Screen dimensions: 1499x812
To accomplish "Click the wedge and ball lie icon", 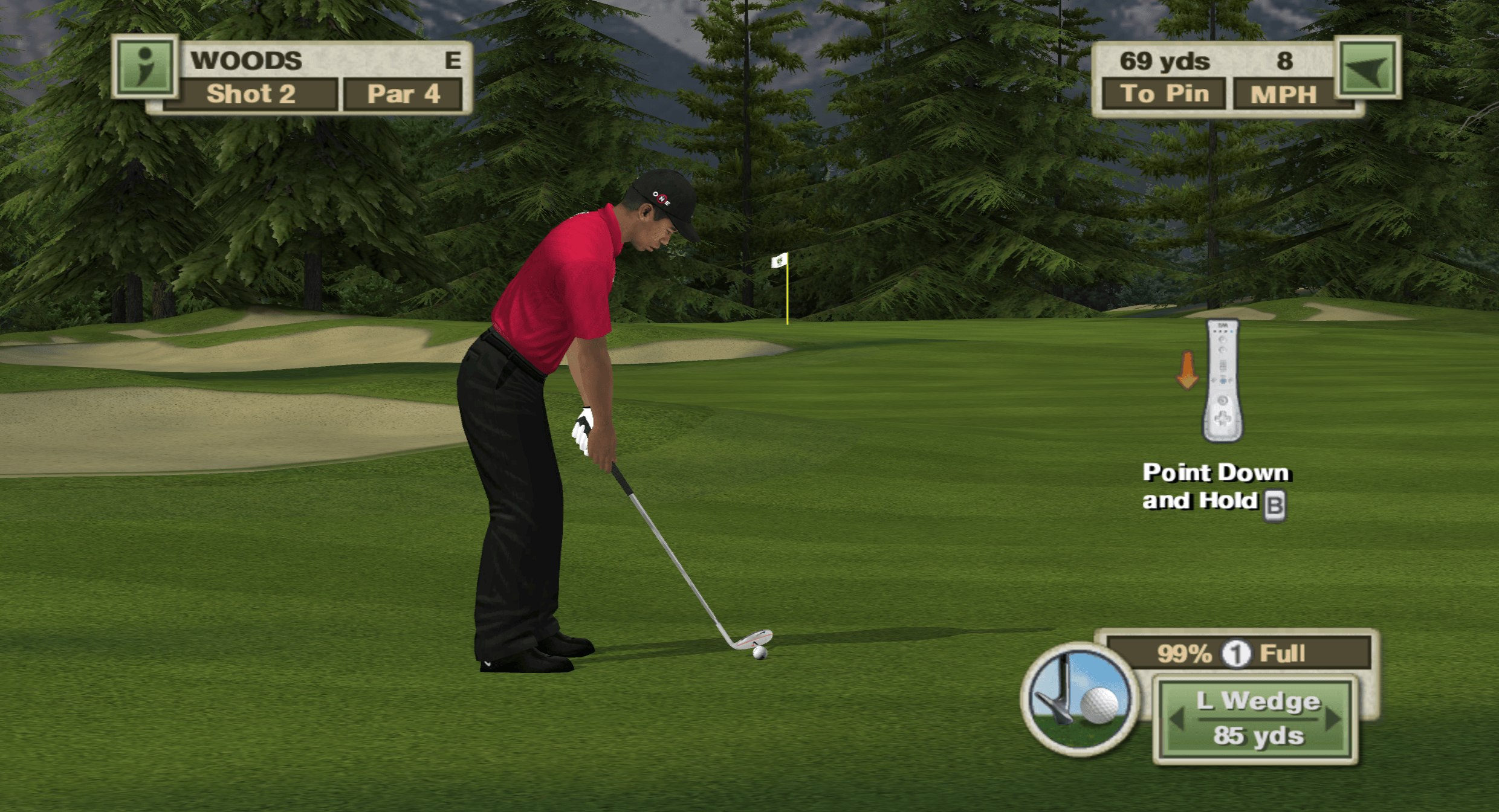I will pyautogui.click(x=1080, y=700).
